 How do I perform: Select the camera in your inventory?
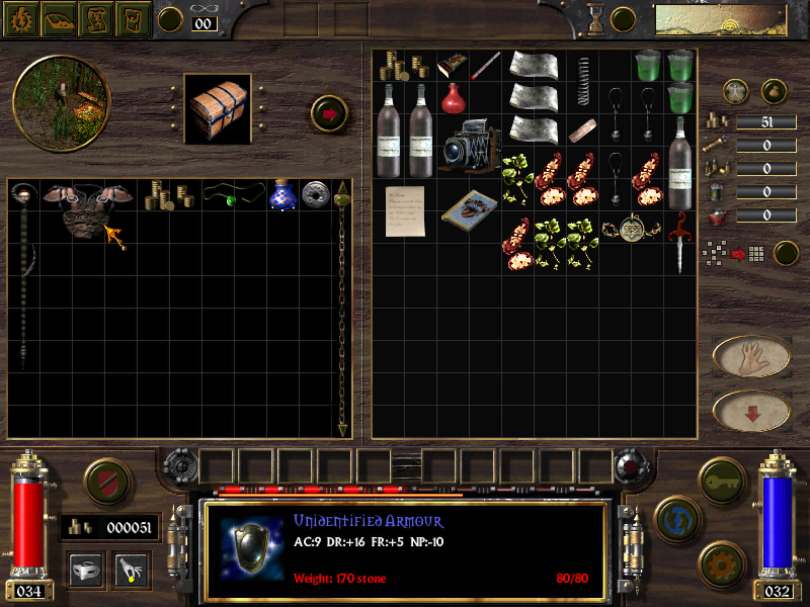click(468, 146)
